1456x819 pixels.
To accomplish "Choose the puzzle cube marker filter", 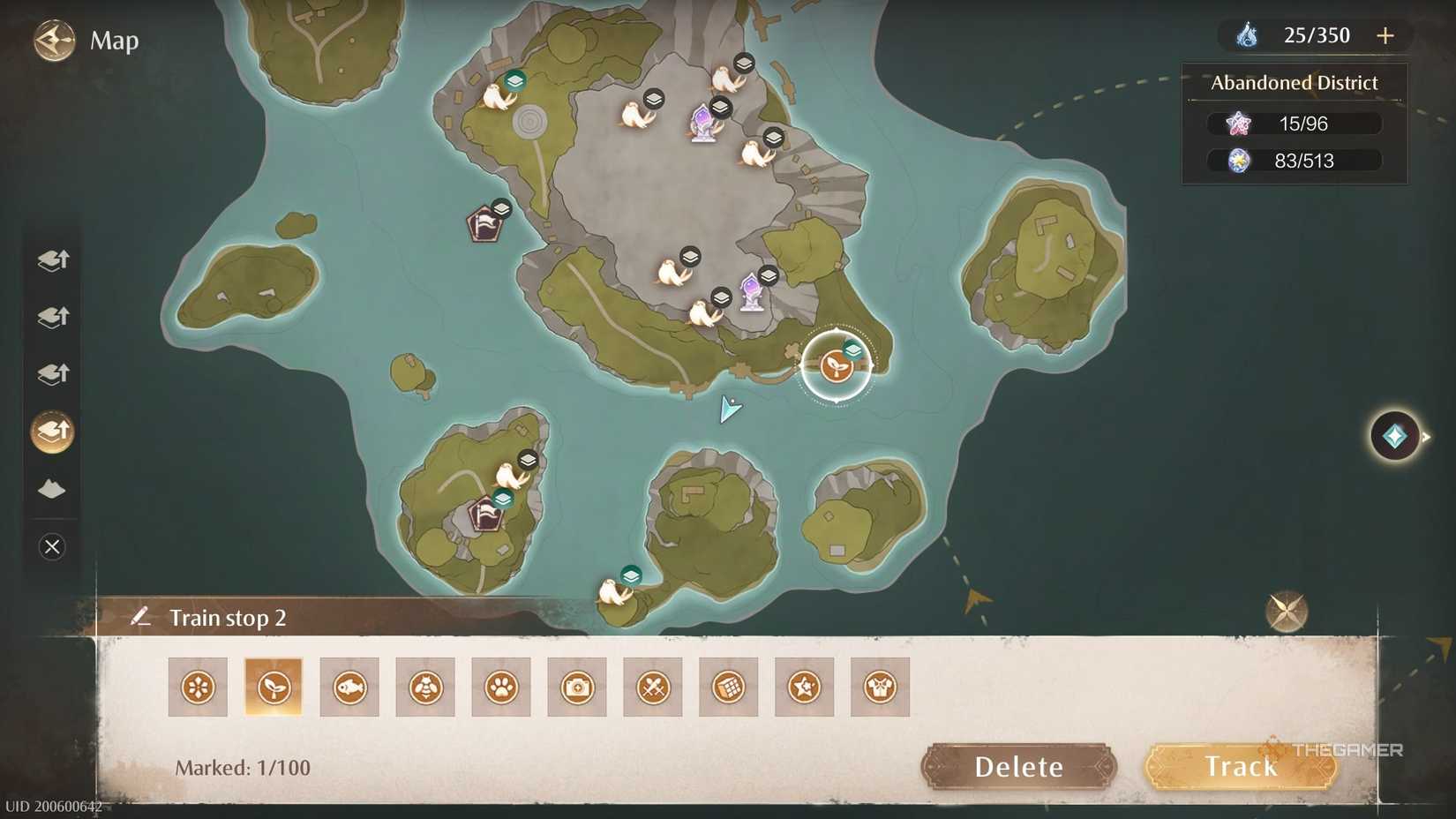I will [728, 686].
